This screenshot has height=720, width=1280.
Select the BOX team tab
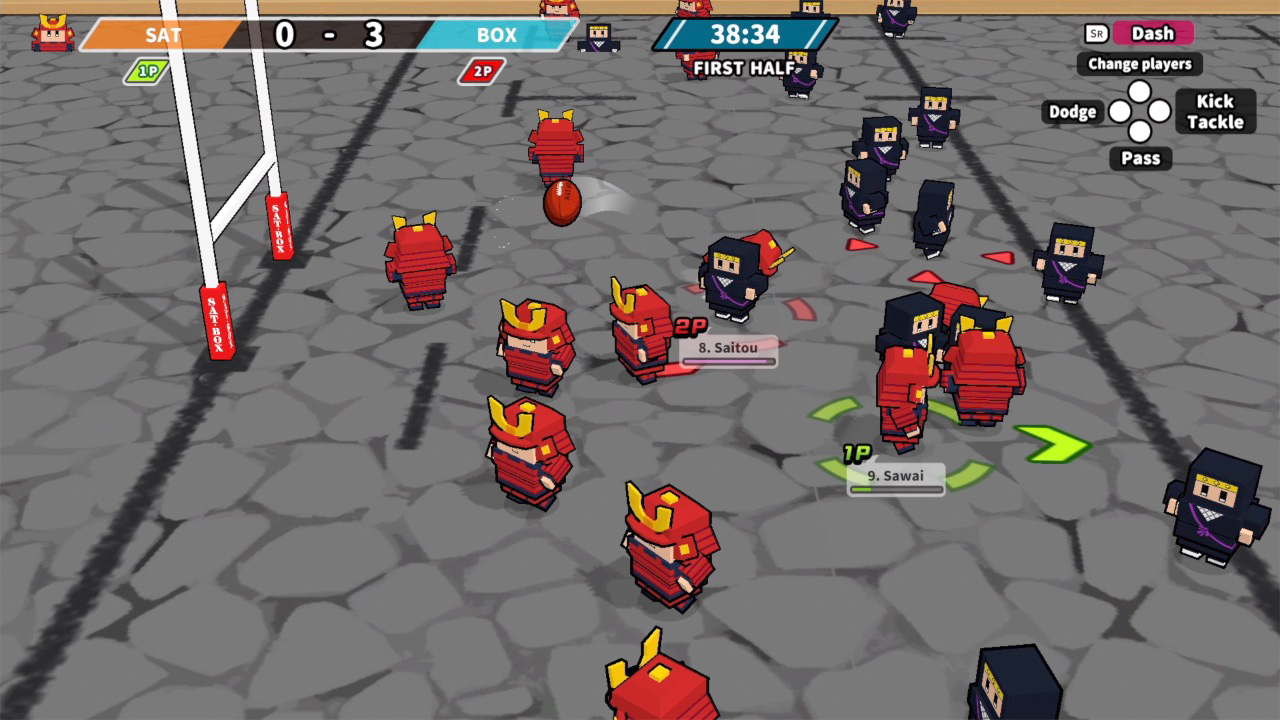pyautogui.click(x=496, y=35)
